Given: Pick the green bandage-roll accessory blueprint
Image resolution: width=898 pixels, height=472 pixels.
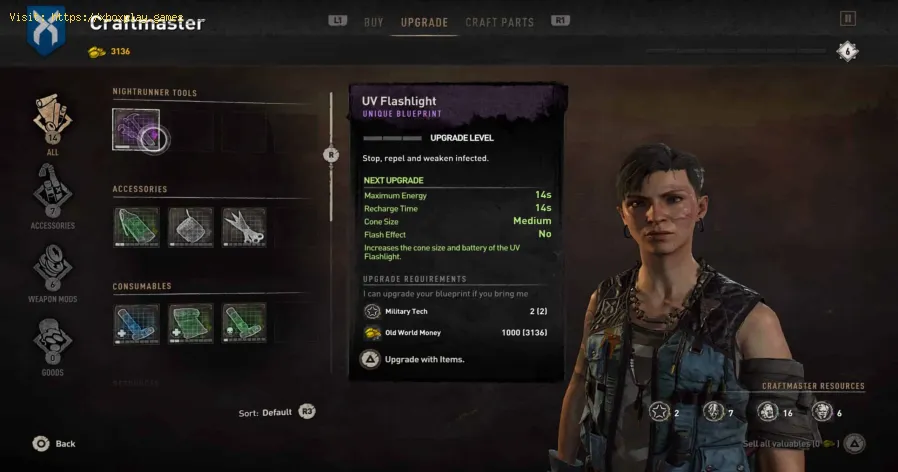Looking at the screenshot, I should tap(136, 227).
